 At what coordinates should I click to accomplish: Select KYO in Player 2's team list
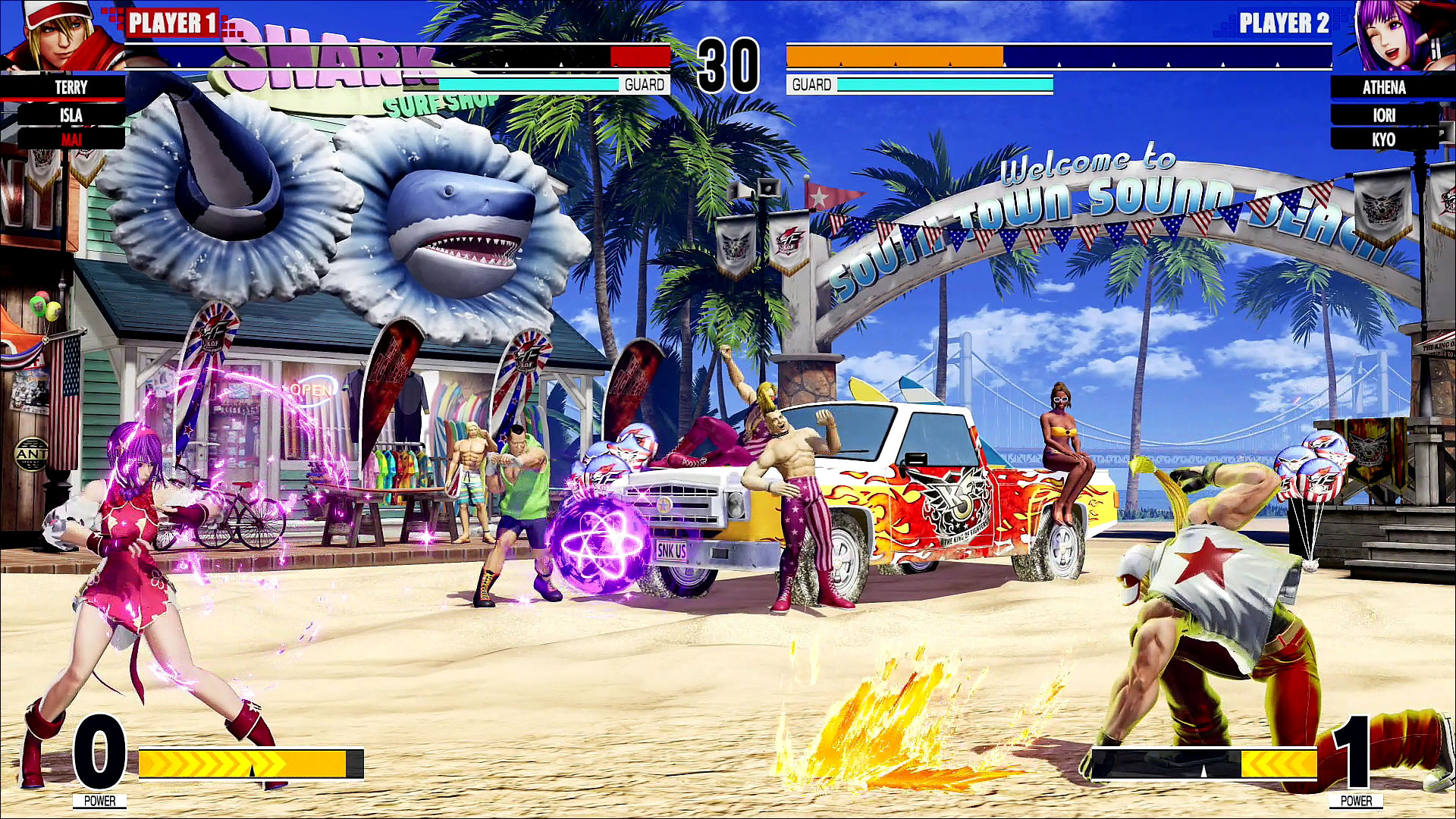tap(1384, 140)
